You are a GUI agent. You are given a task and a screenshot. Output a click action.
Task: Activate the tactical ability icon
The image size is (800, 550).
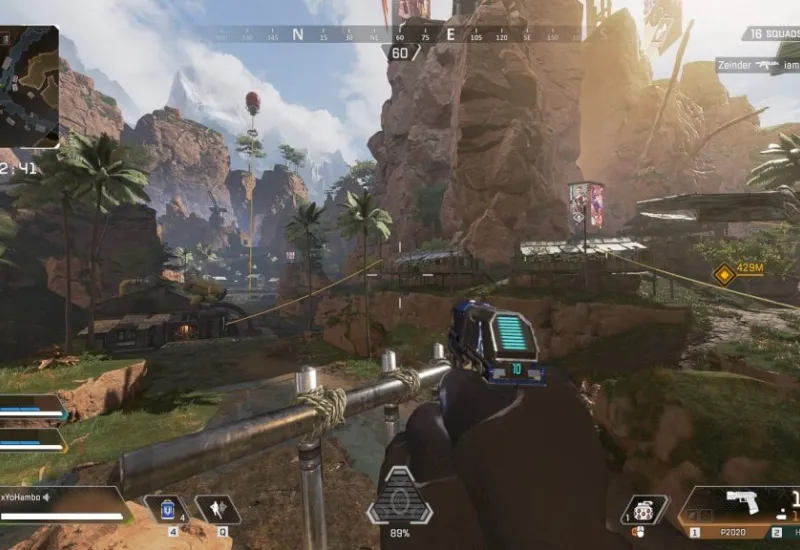pos(216,509)
